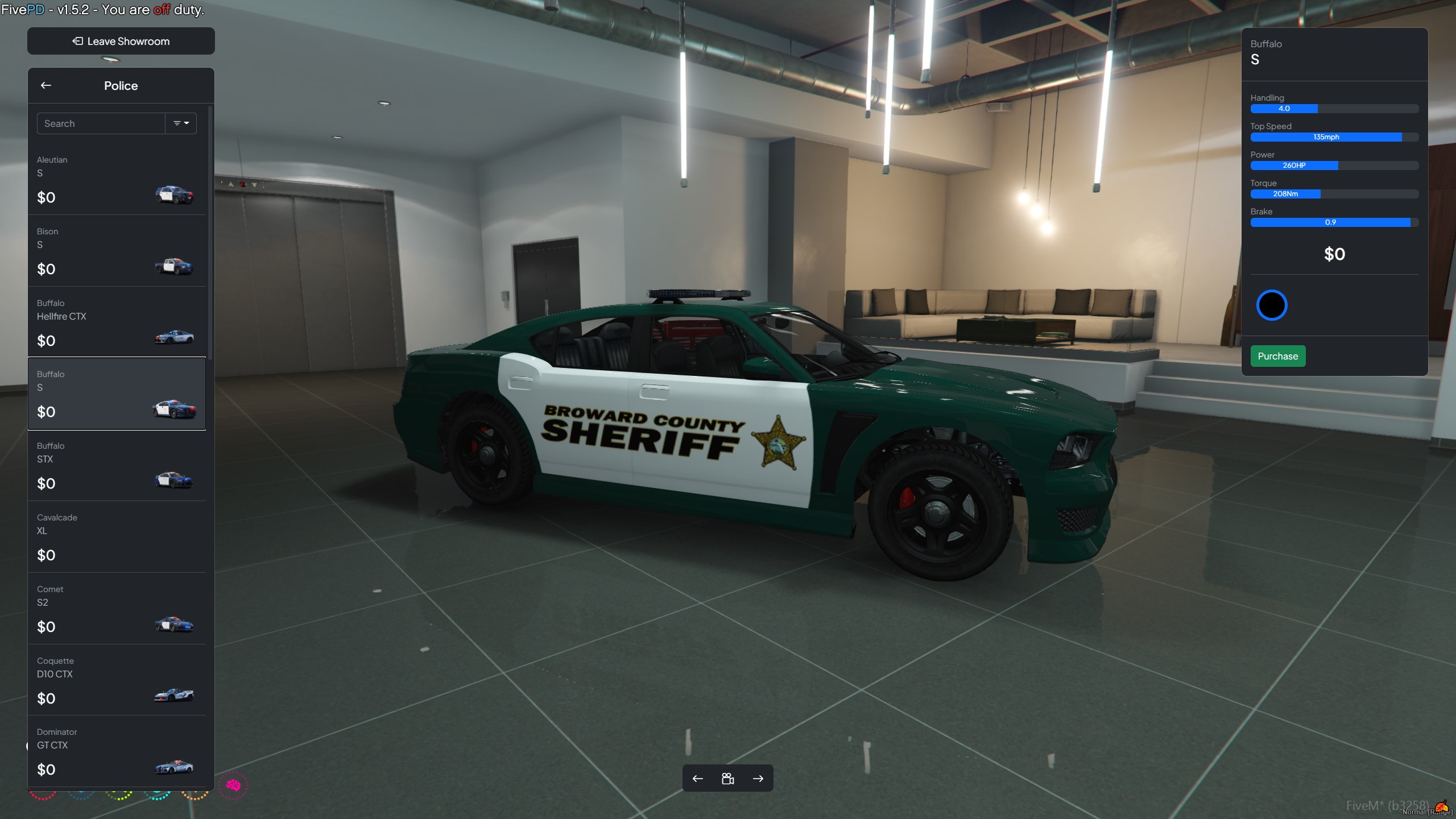Open the vehicle color swatch picker

(1272, 305)
